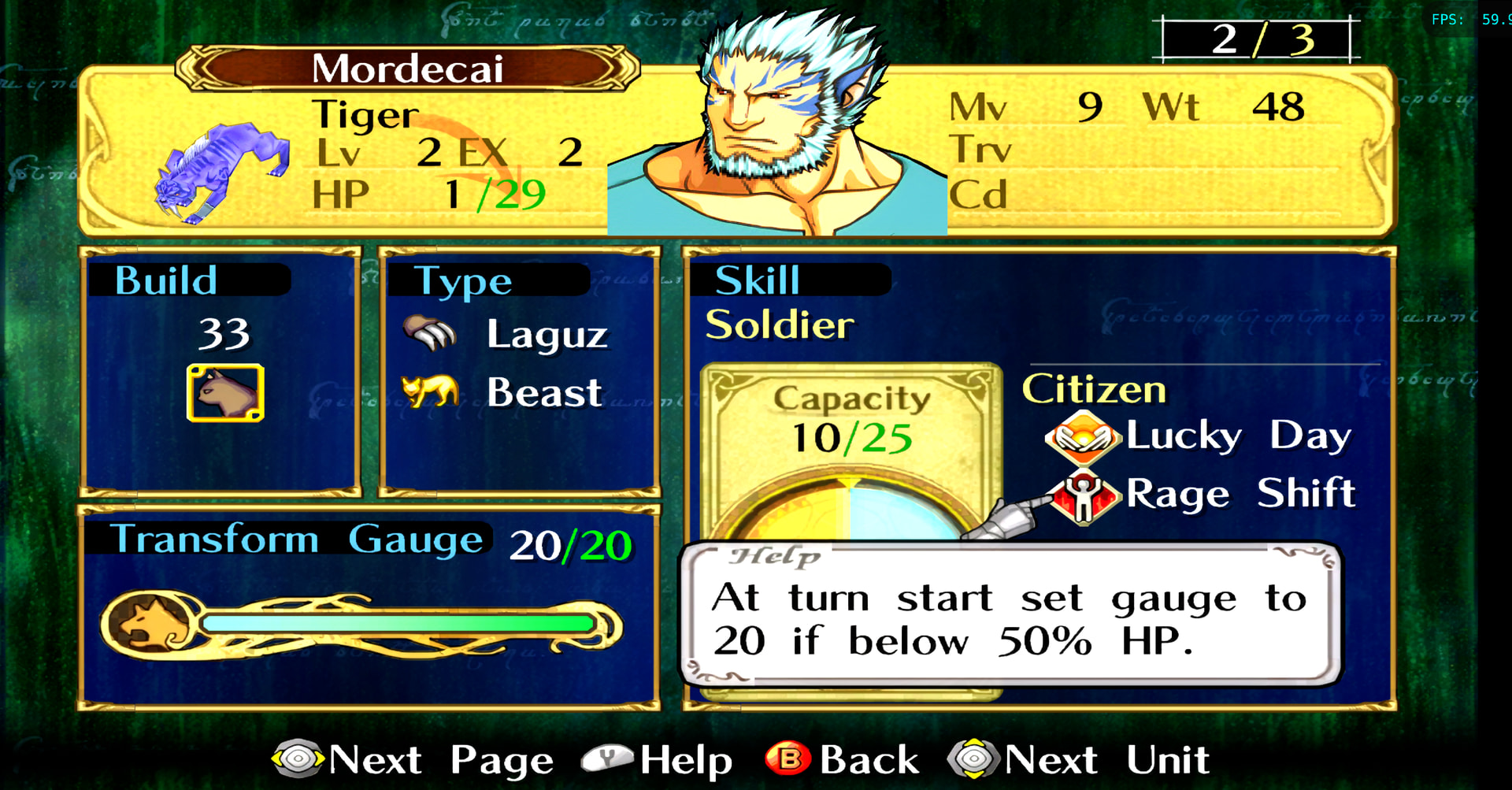Click the 2/3 page indicator
The image size is (1512, 790).
[x=1257, y=39]
